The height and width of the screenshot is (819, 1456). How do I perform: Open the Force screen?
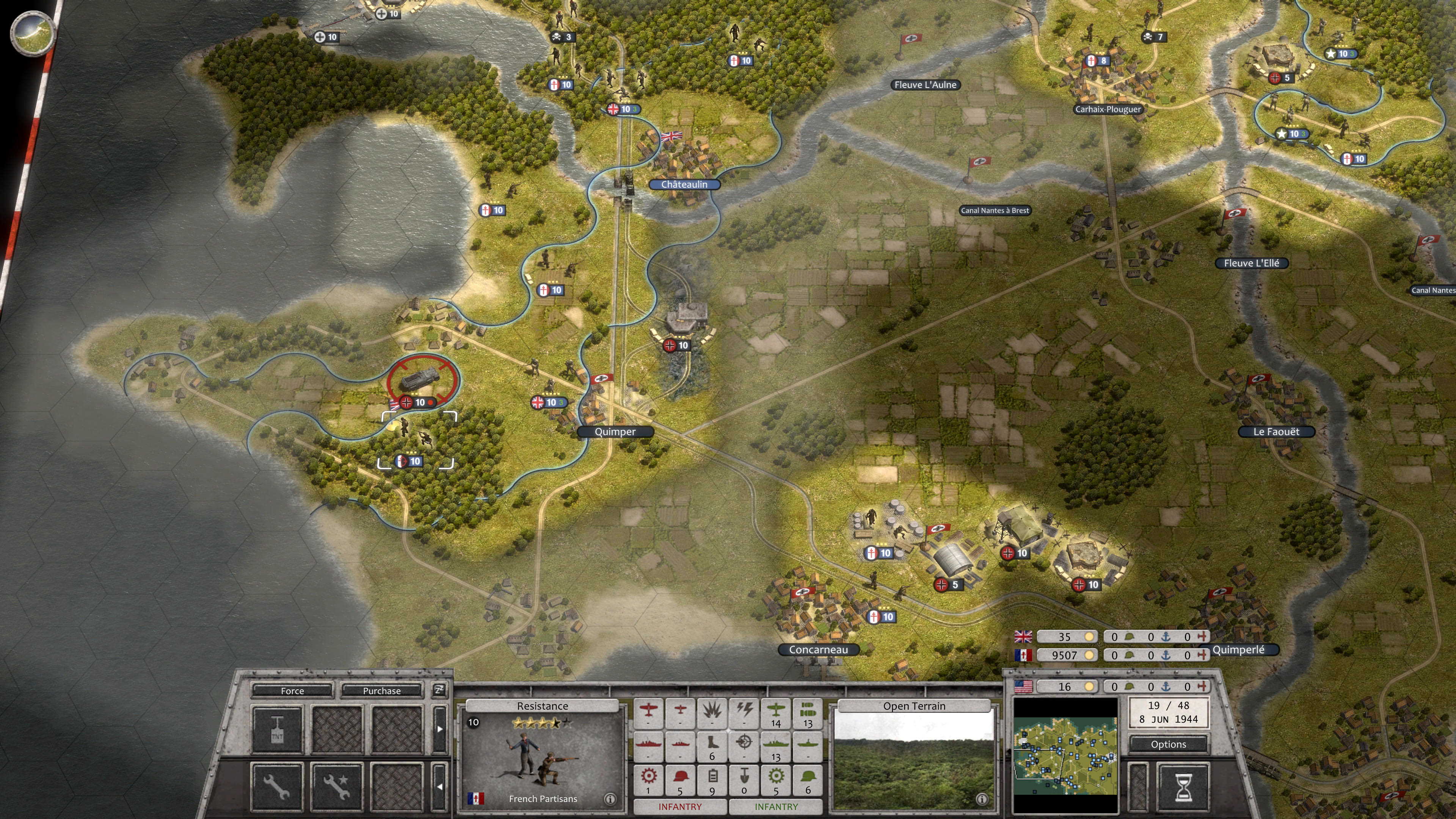point(292,691)
